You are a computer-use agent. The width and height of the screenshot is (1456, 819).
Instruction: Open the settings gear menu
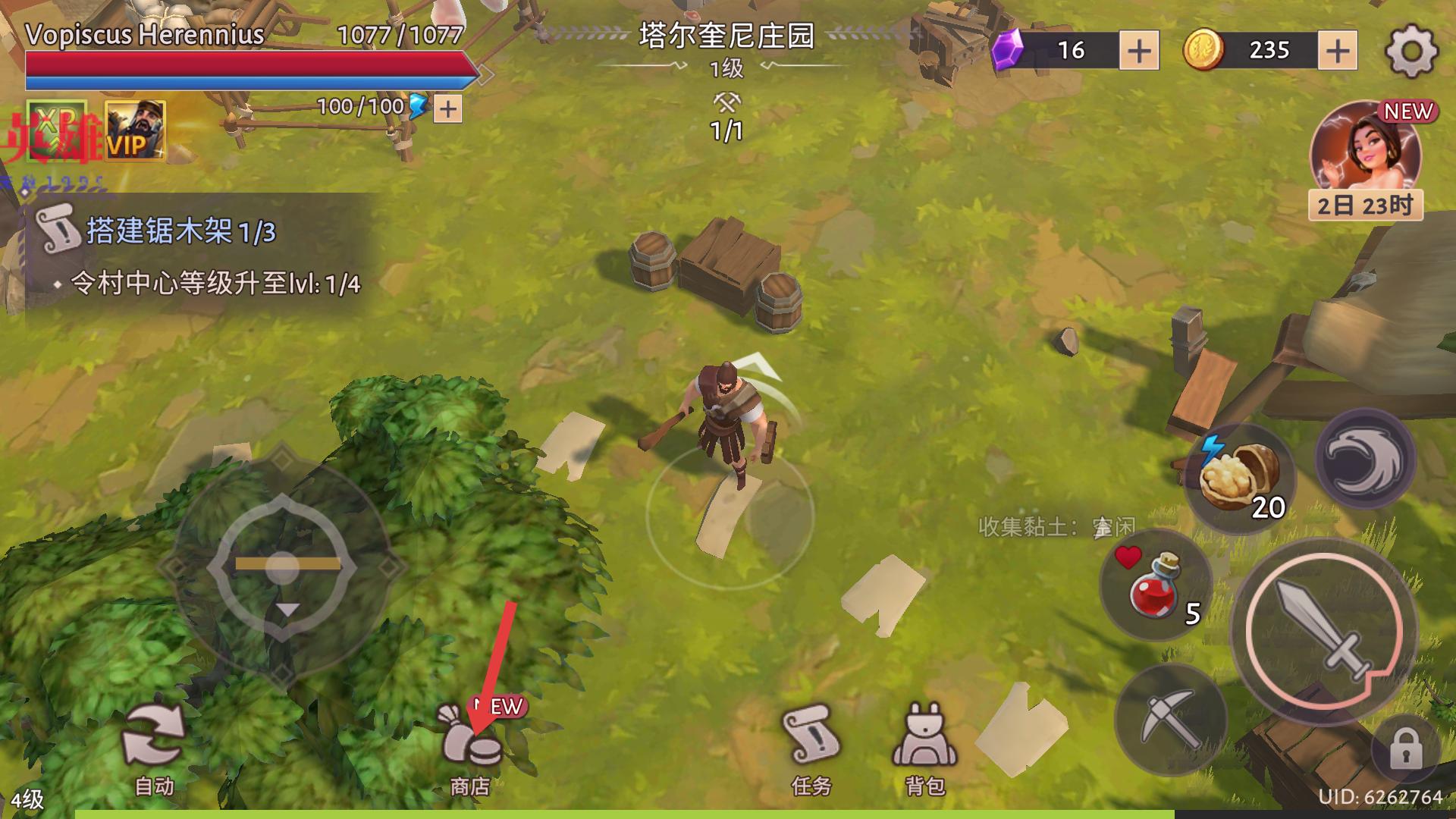pos(1410,51)
